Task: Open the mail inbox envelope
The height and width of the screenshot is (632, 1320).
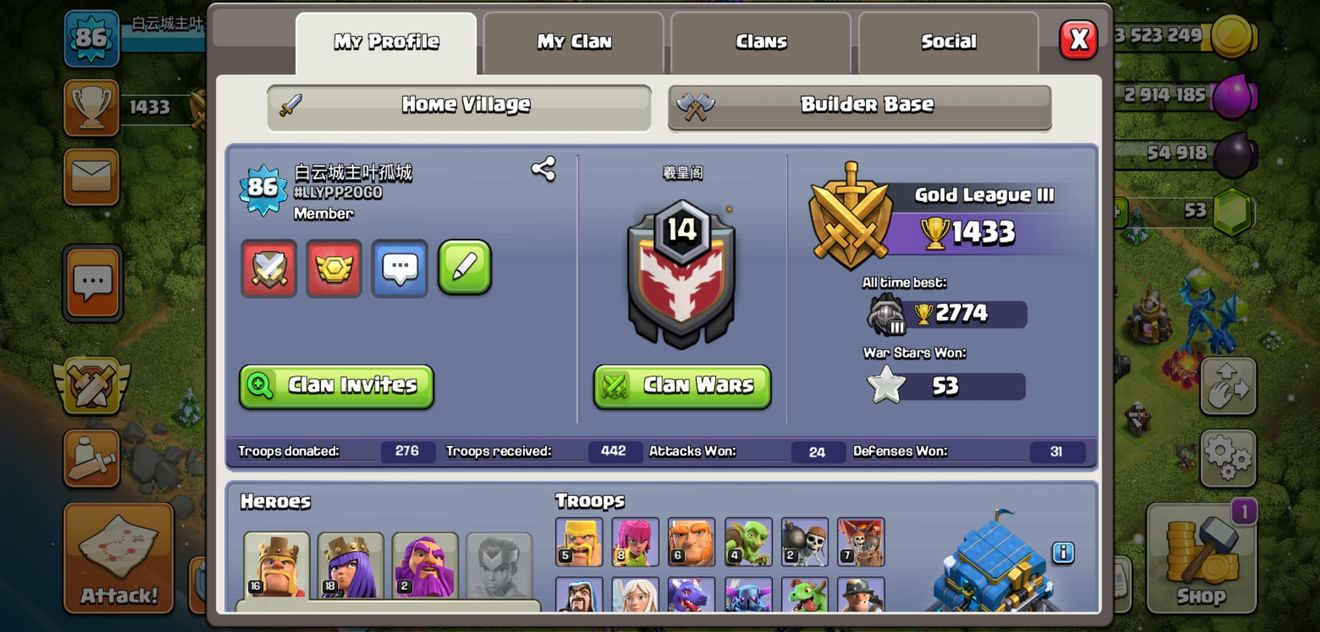Action: tap(91, 177)
